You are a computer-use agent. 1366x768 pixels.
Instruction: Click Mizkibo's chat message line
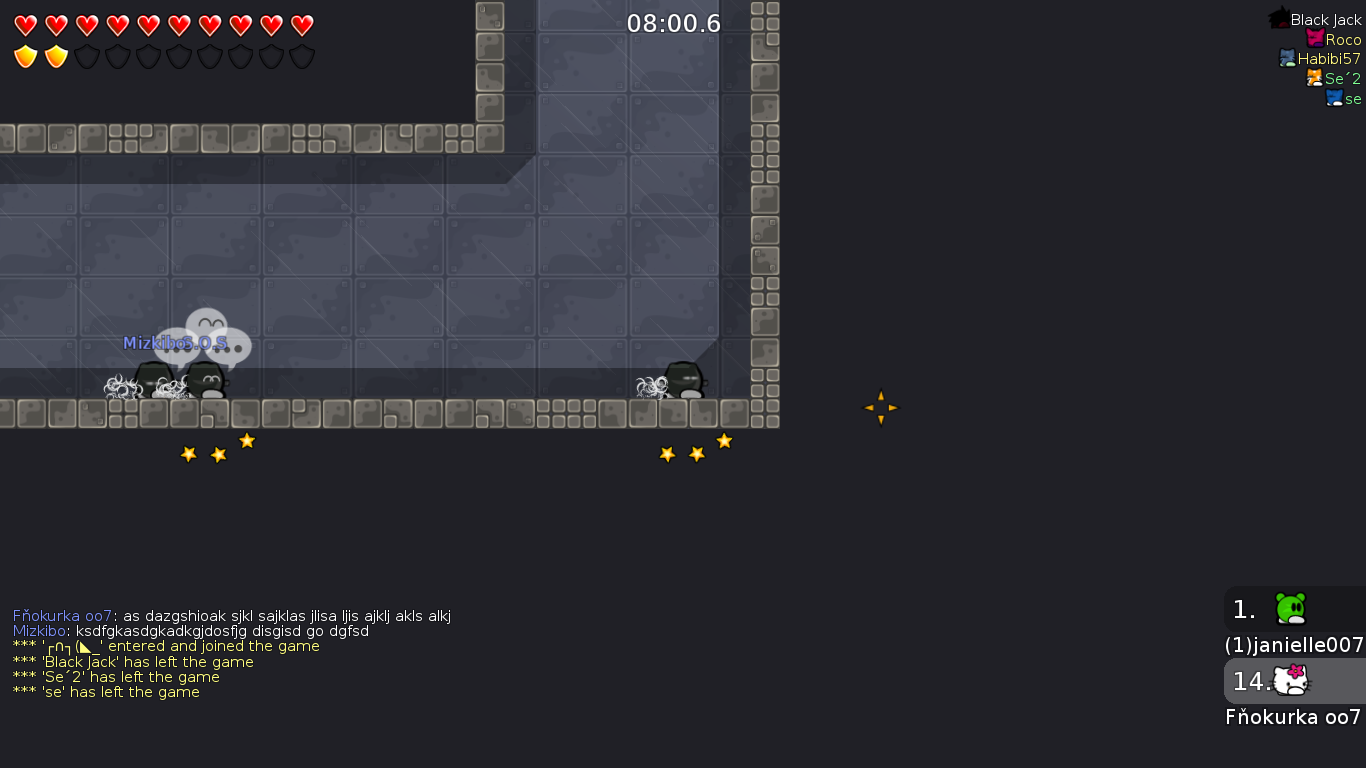[191, 631]
